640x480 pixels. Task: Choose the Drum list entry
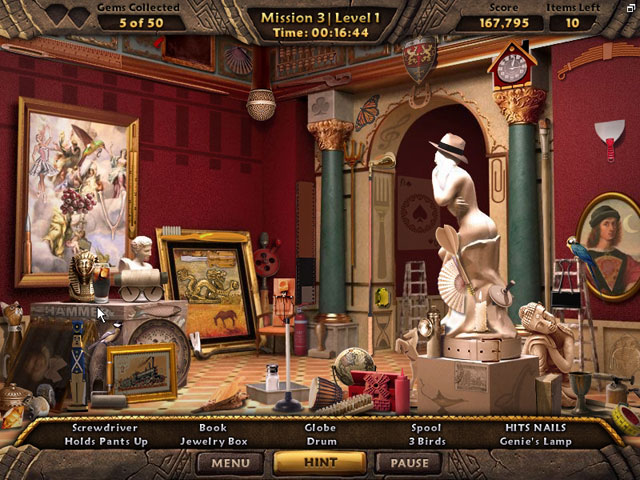pos(321,441)
